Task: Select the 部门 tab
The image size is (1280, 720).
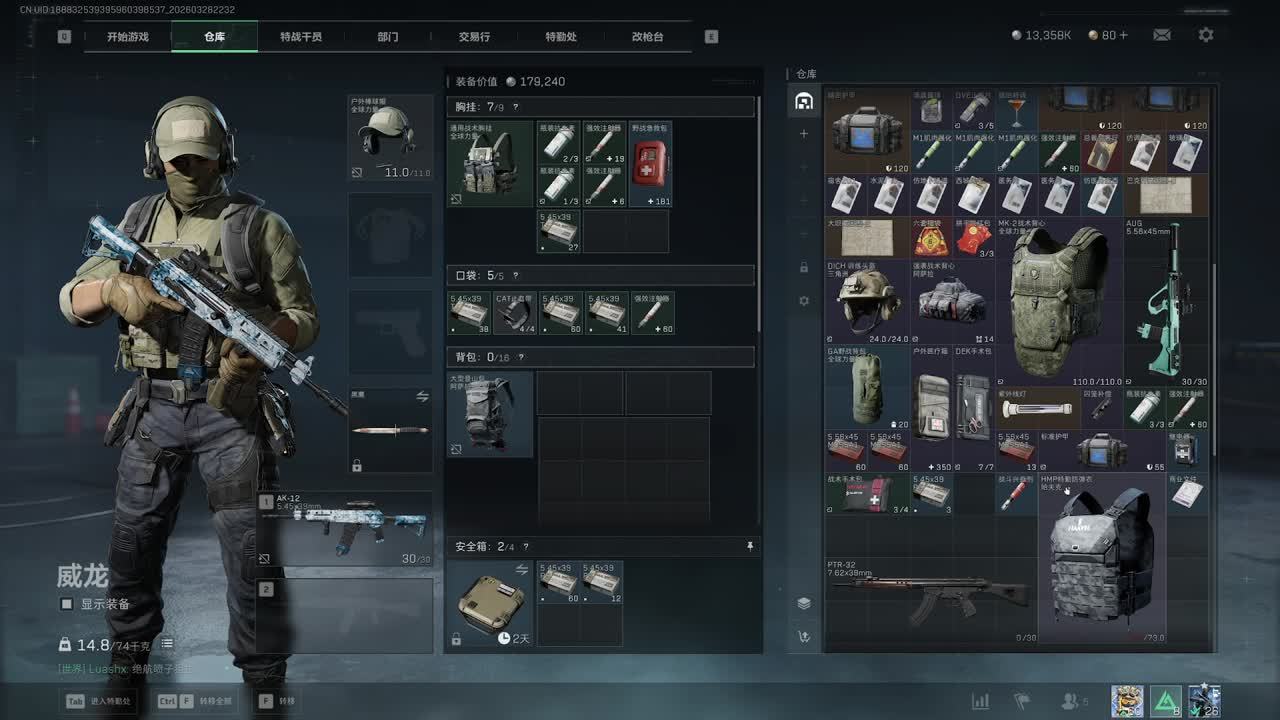Action: point(388,37)
